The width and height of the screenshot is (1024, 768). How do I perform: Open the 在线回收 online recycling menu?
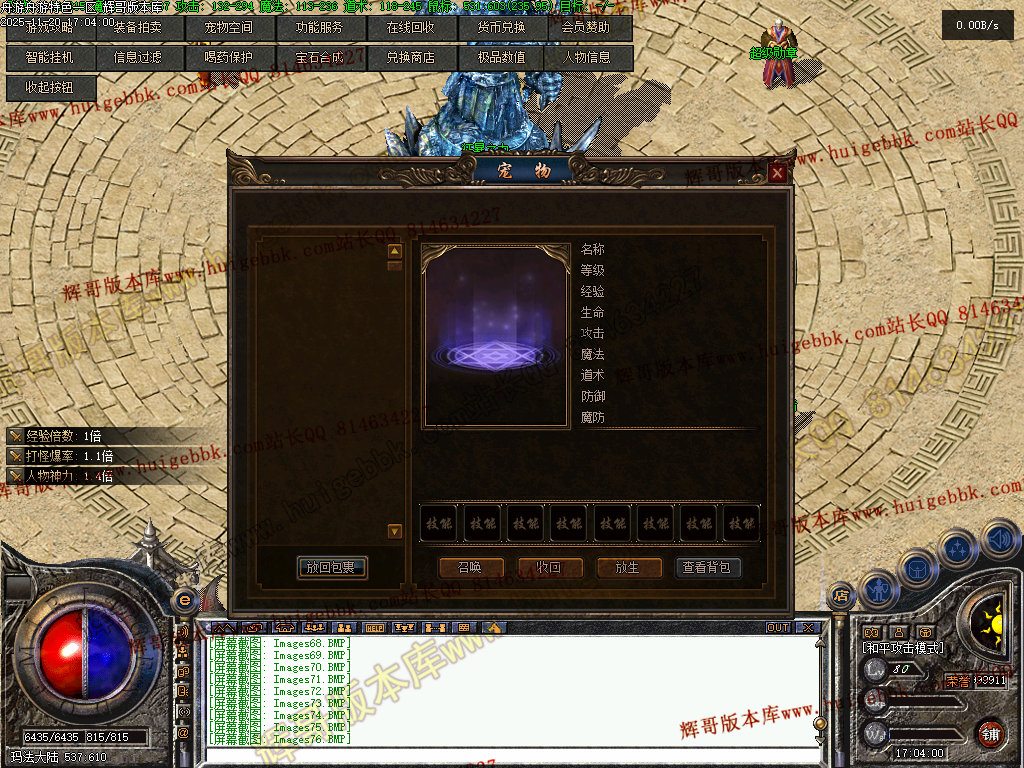click(410, 28)
